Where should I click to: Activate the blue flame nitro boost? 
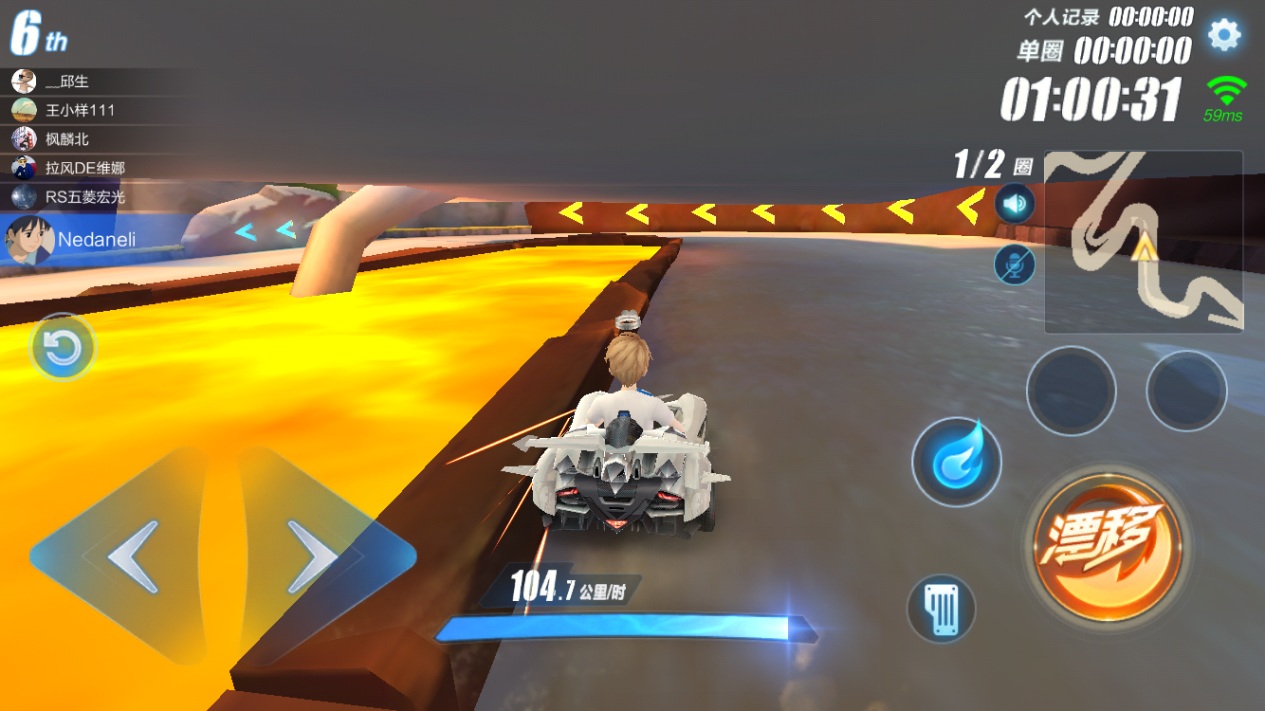(x=956, y=462)
